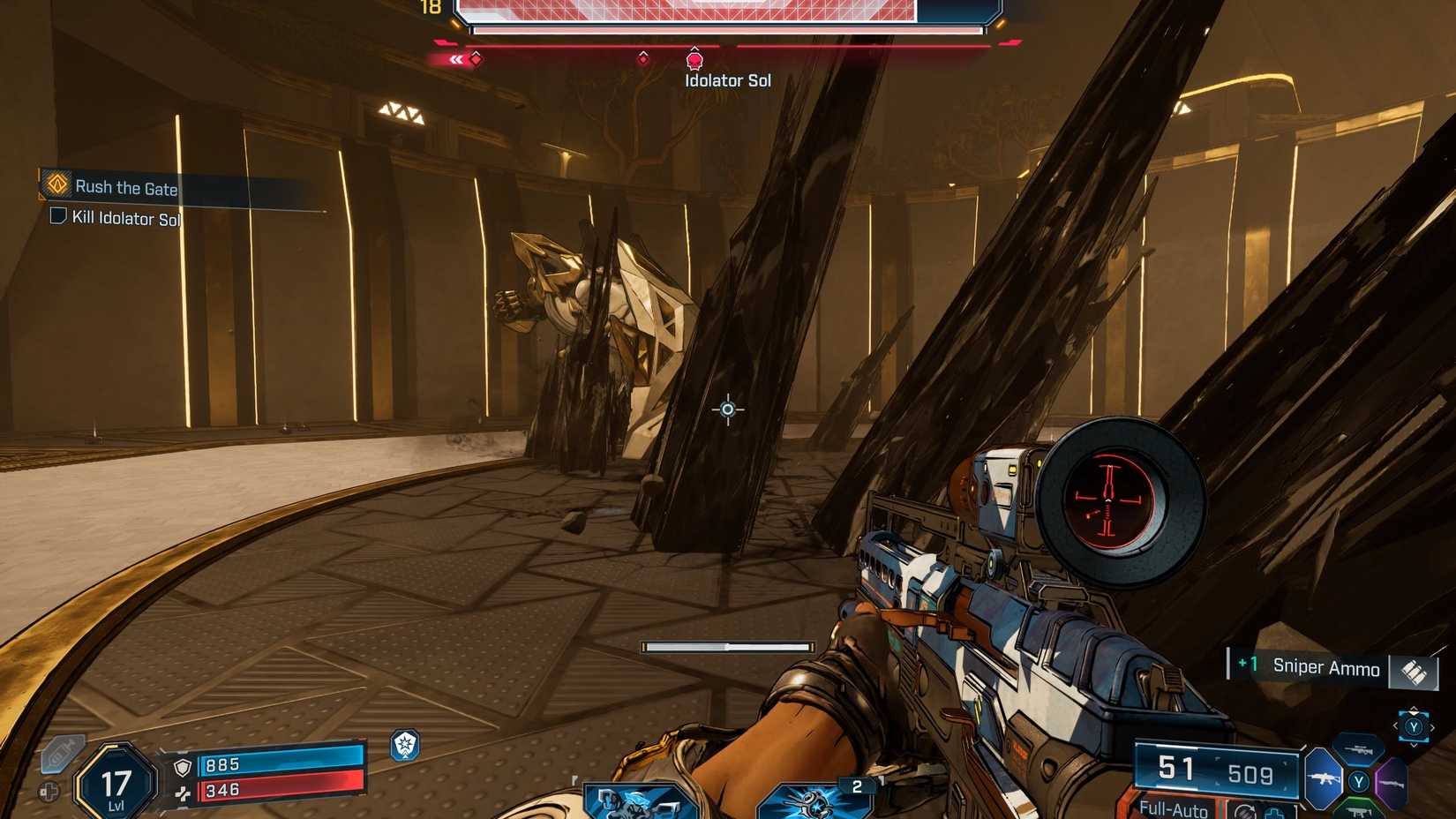Viewport: 1456px width, 819px height.
Task: Click the double-chevron marker on boss bar
Action: pyautogui.click(x=456, y=60)
